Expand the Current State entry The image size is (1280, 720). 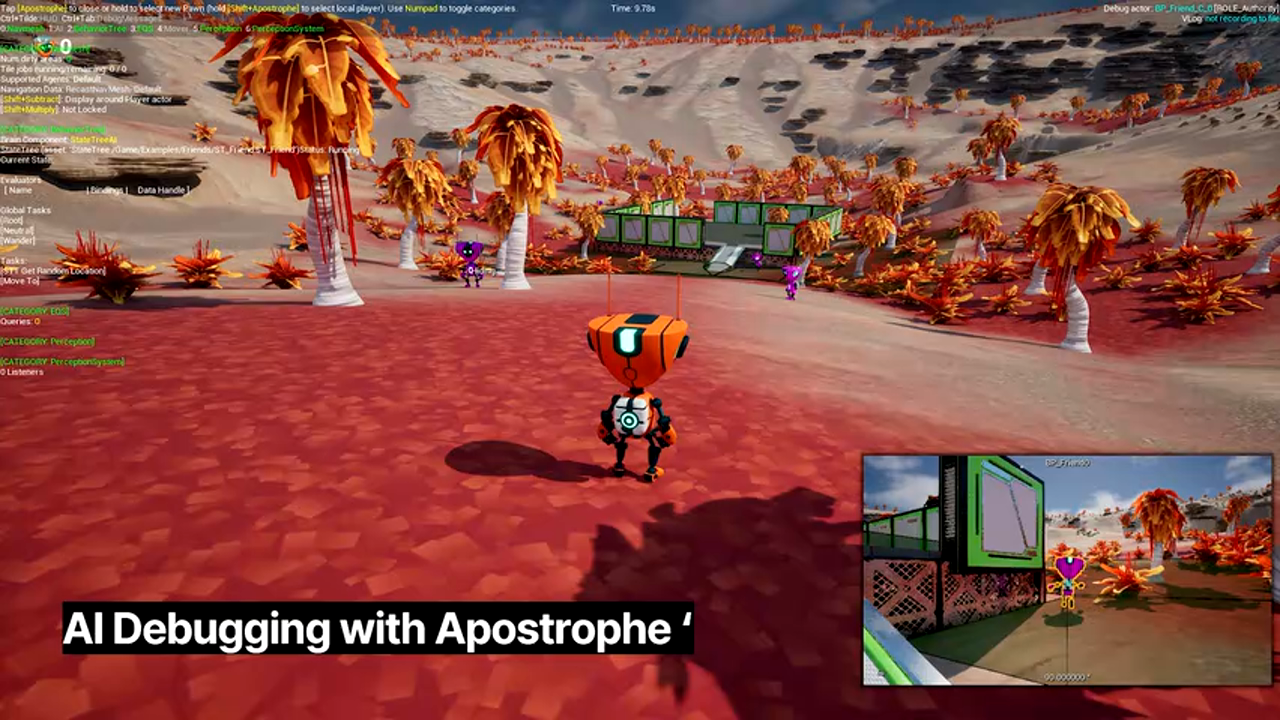(x=27, y=159)
